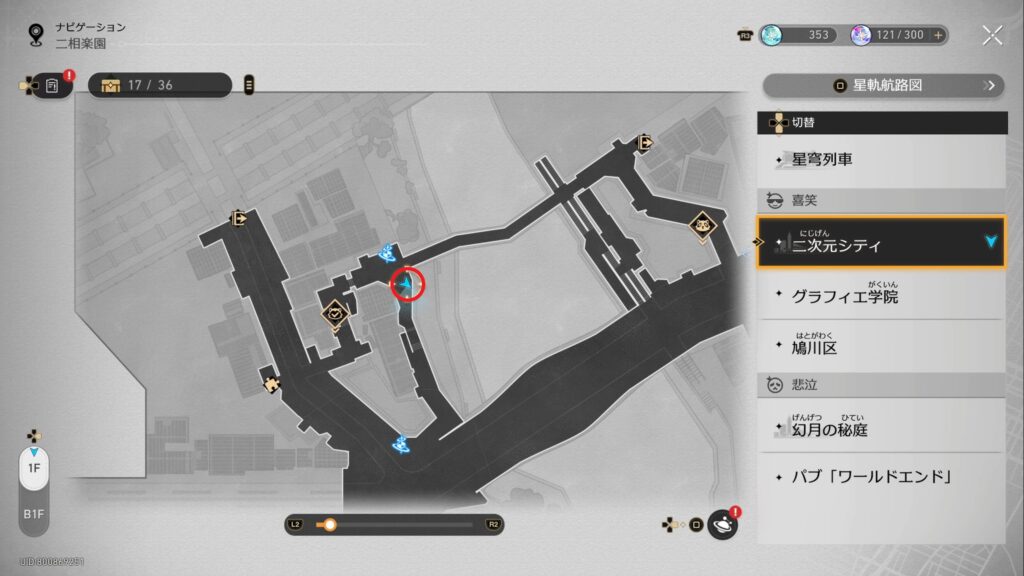The height and width of the screenshot is (576, 1024).
Task: Open the treasure chest 17 / 36 tracker
Action: tap(160, 85)
